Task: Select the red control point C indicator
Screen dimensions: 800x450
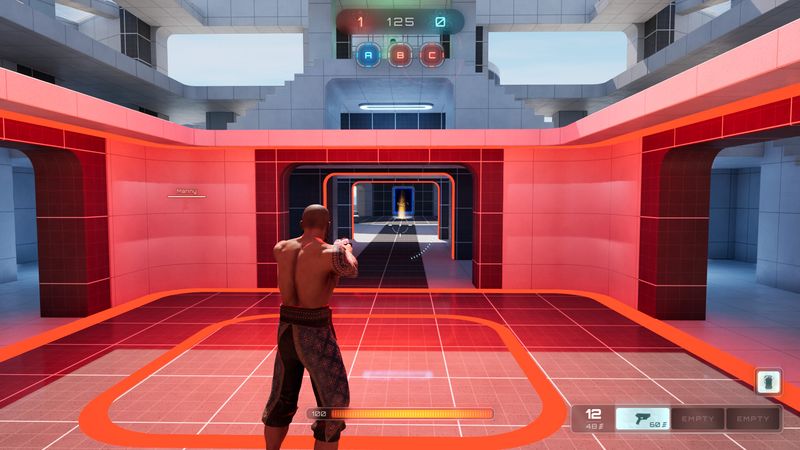Action: (x=431, y=55)
